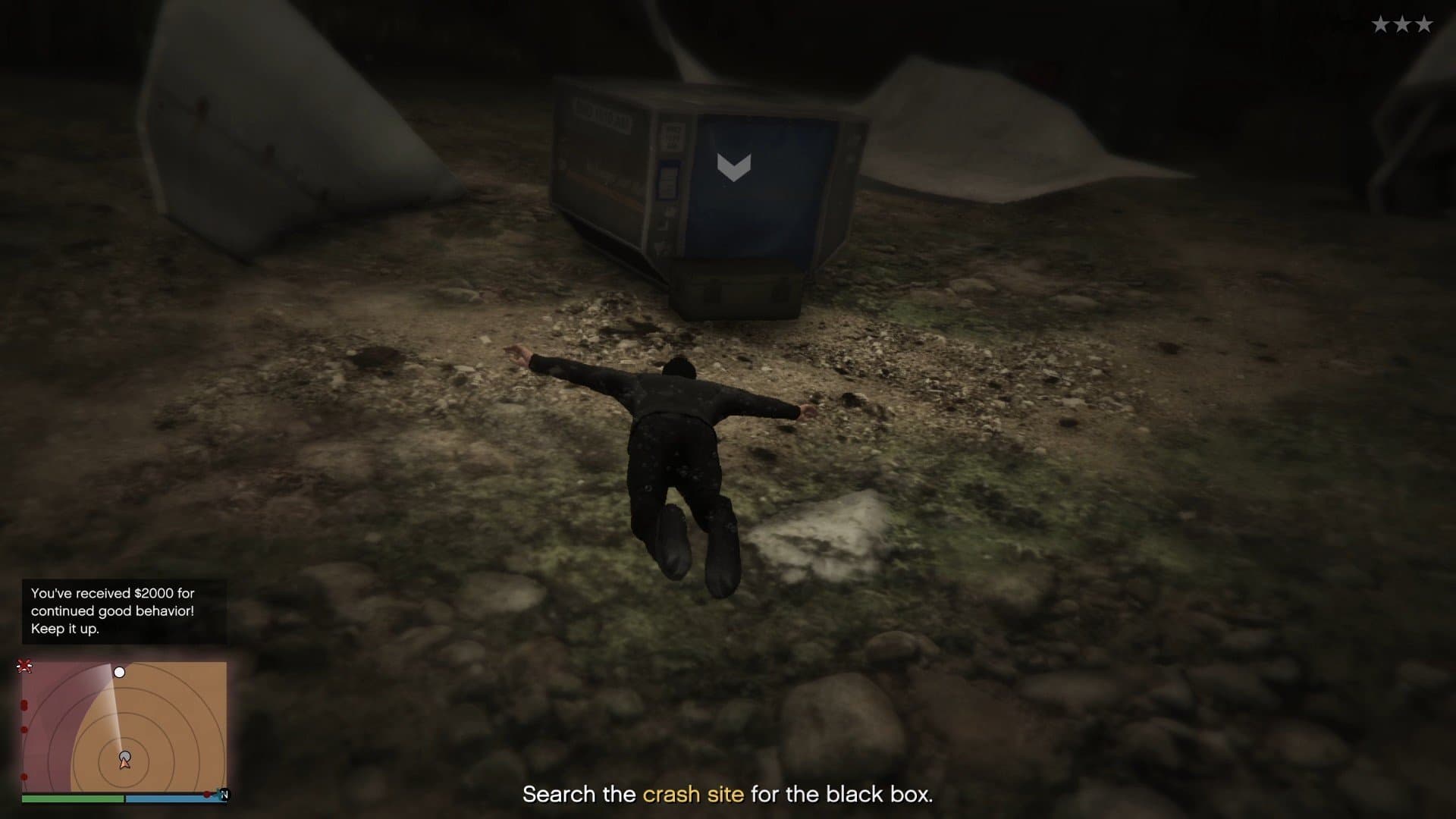Click the dead enemy cross icon above the minimap

click(24, 666)
